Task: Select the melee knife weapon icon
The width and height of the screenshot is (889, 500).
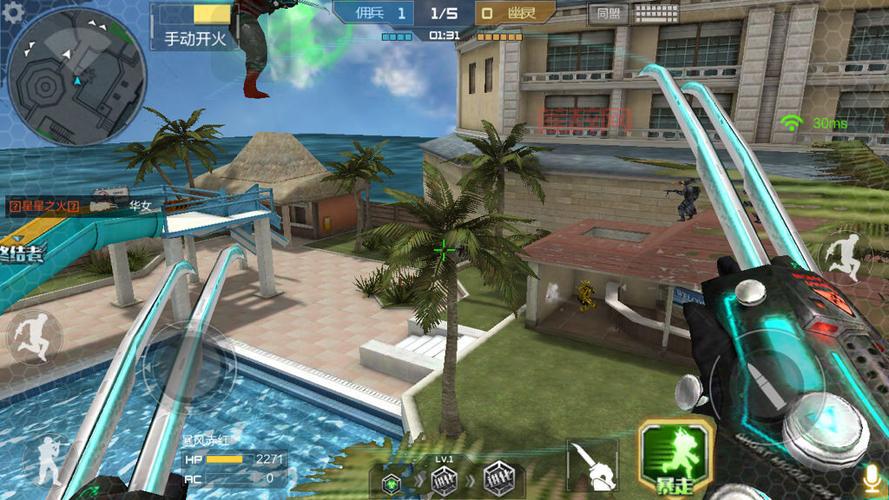Action: click(590, 467)
